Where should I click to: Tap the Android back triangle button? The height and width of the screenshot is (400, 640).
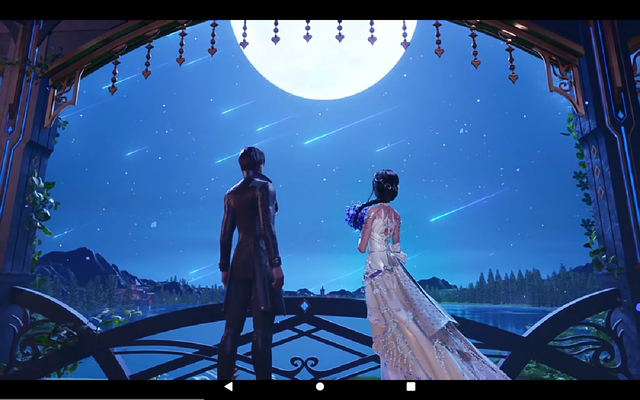pos(228,386)
